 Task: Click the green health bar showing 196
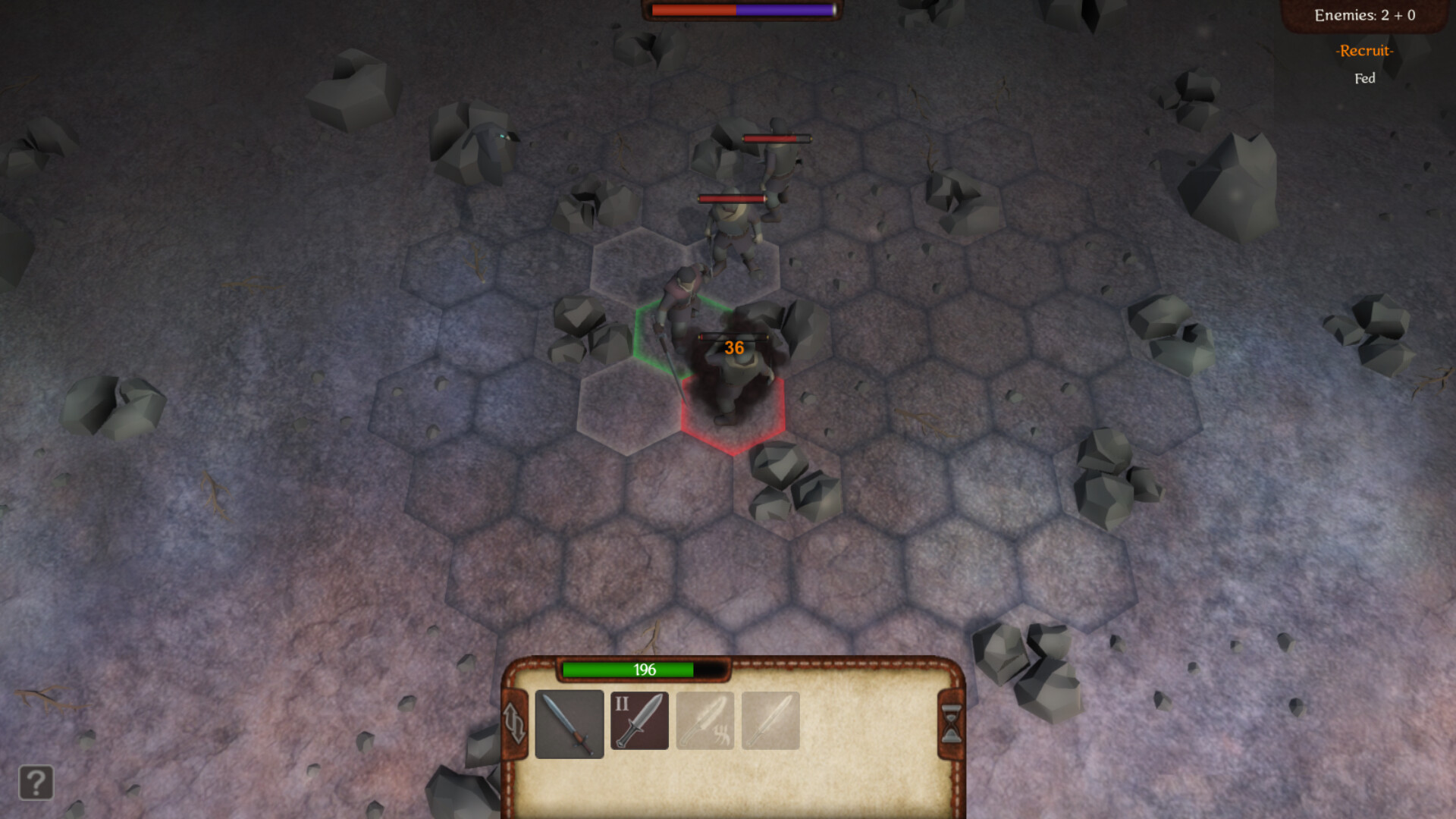(643, 670)
